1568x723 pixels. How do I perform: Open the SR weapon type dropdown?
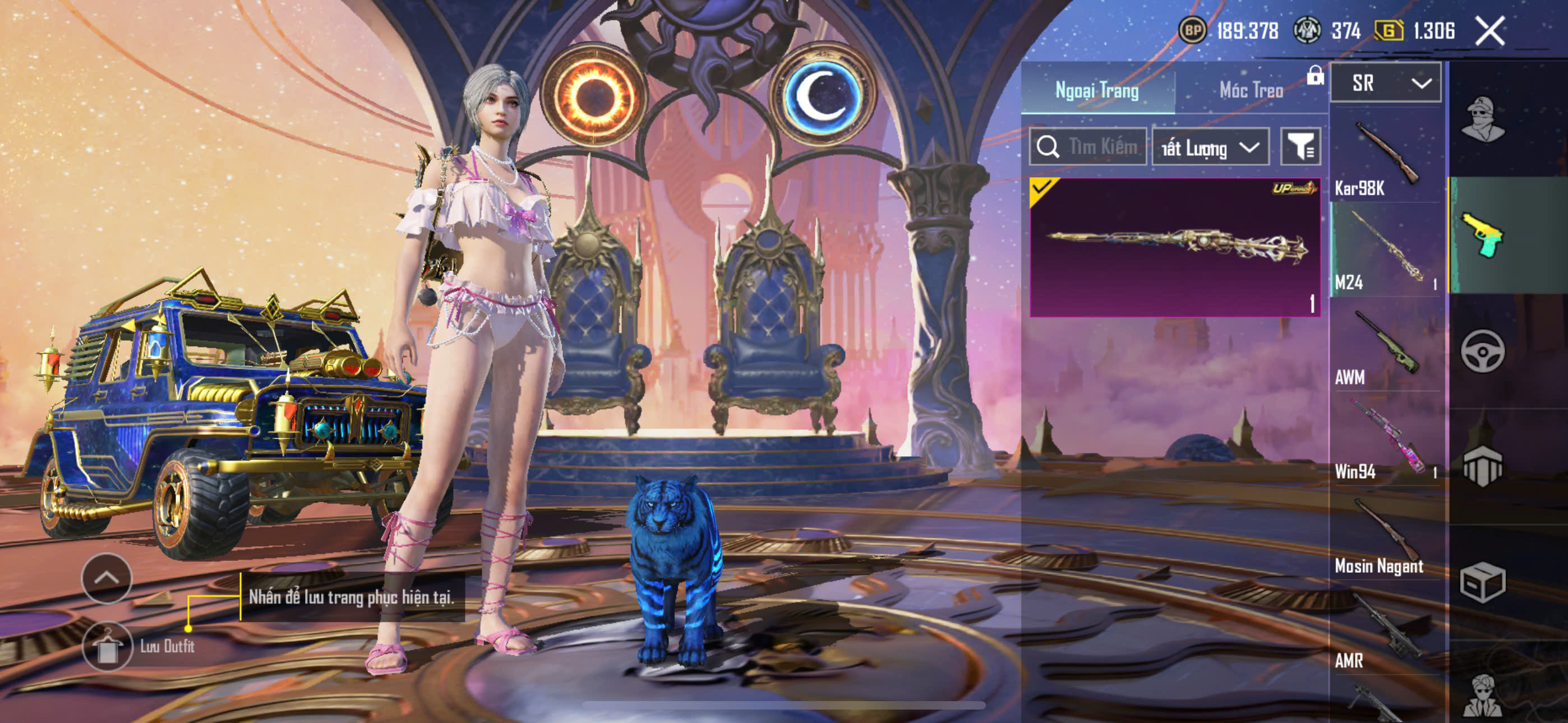pyautogui.click(x=1385, y=83)
